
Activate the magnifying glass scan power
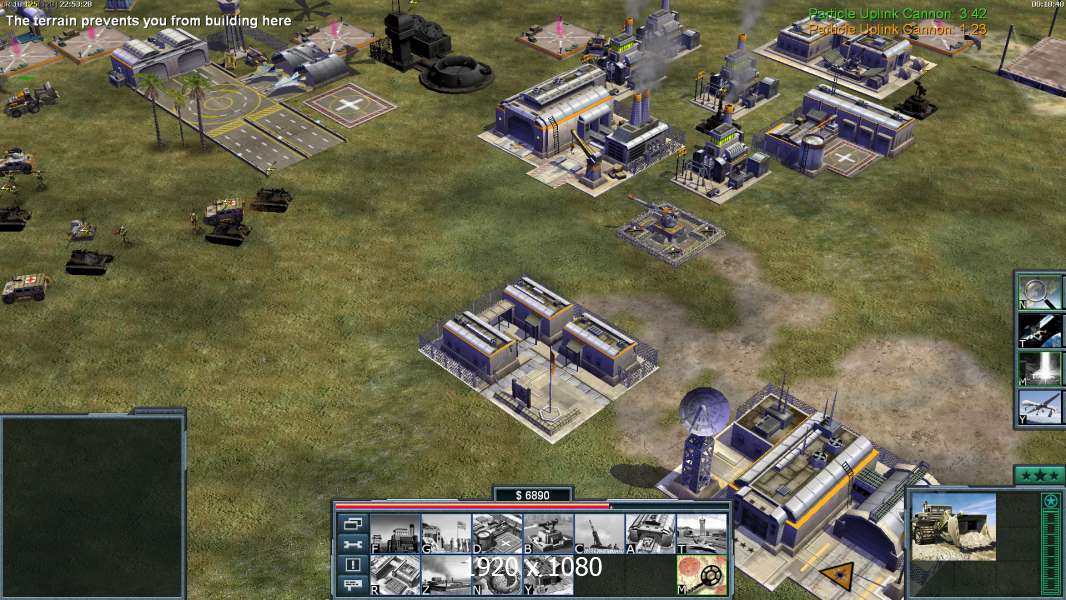click(1041, 291)
